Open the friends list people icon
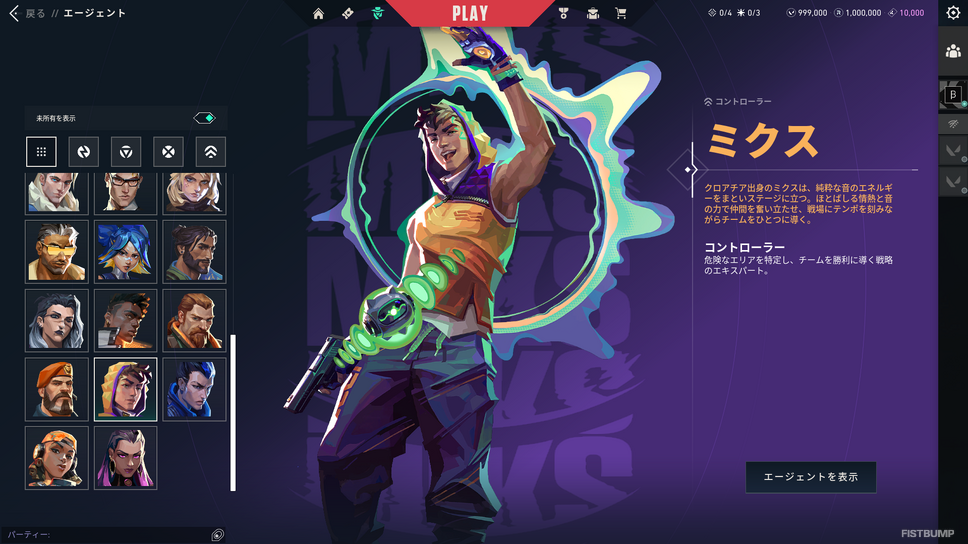This screenshot has height=544, width=968. [x=953, y=52]
